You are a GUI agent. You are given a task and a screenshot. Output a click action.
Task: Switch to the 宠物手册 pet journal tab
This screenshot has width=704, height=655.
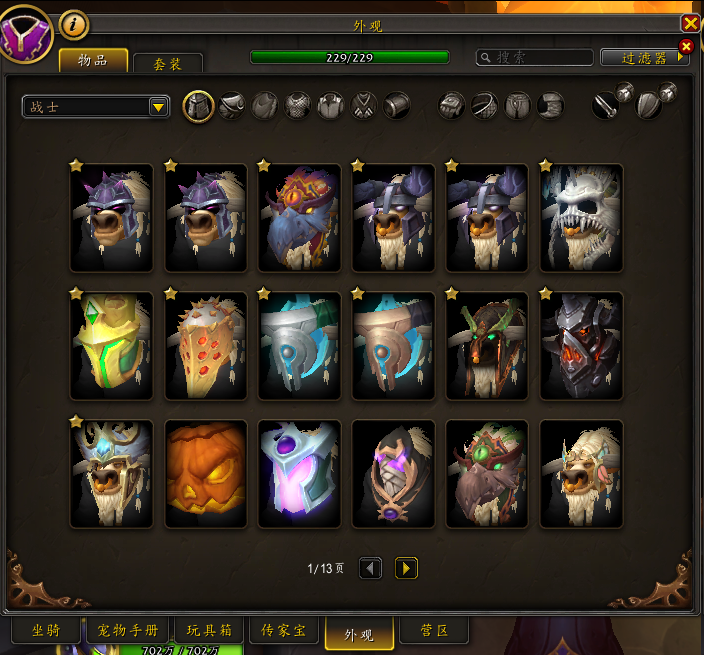128,631
